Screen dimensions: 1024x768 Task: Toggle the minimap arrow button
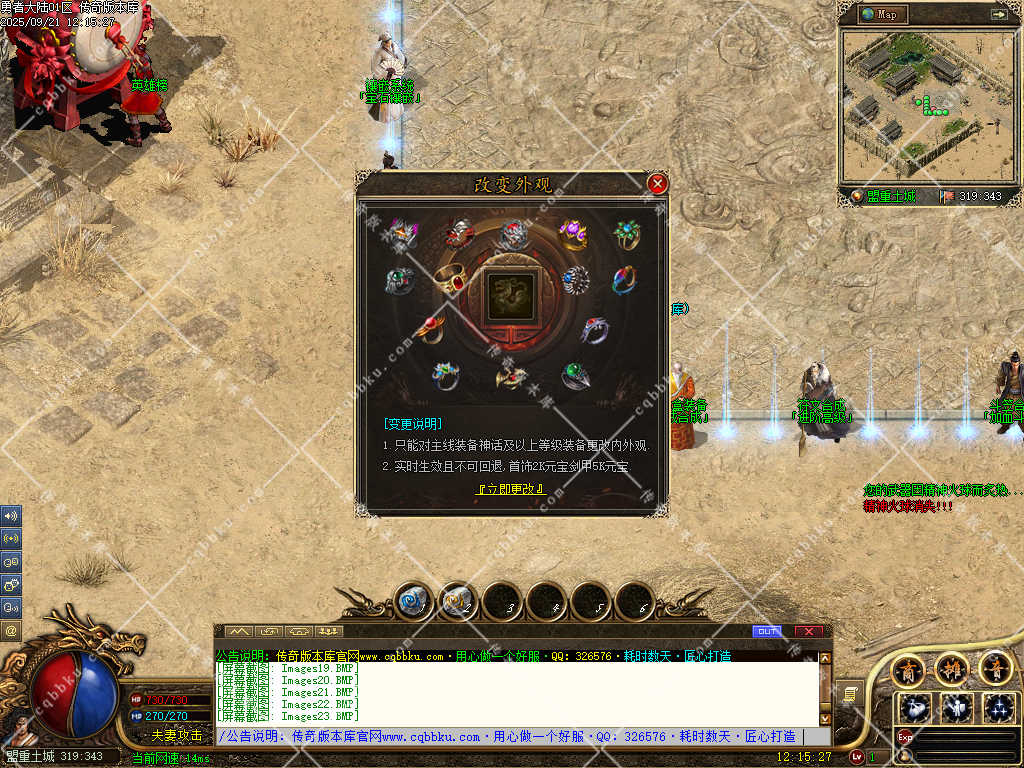coord(998,14)
